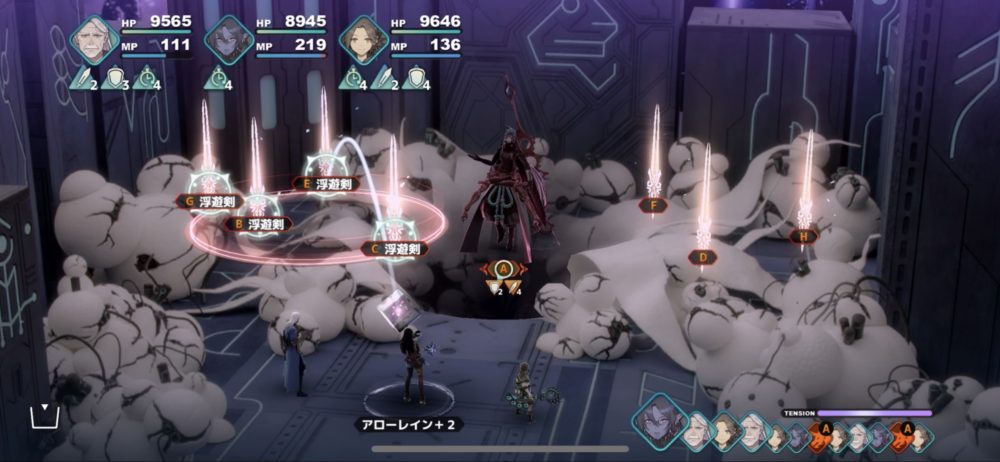Image resolution: width=1000 pixels, height=462 pixels.
Task: Inspect the second party member's clock buff icon
Action: click(x=217, y=79)
